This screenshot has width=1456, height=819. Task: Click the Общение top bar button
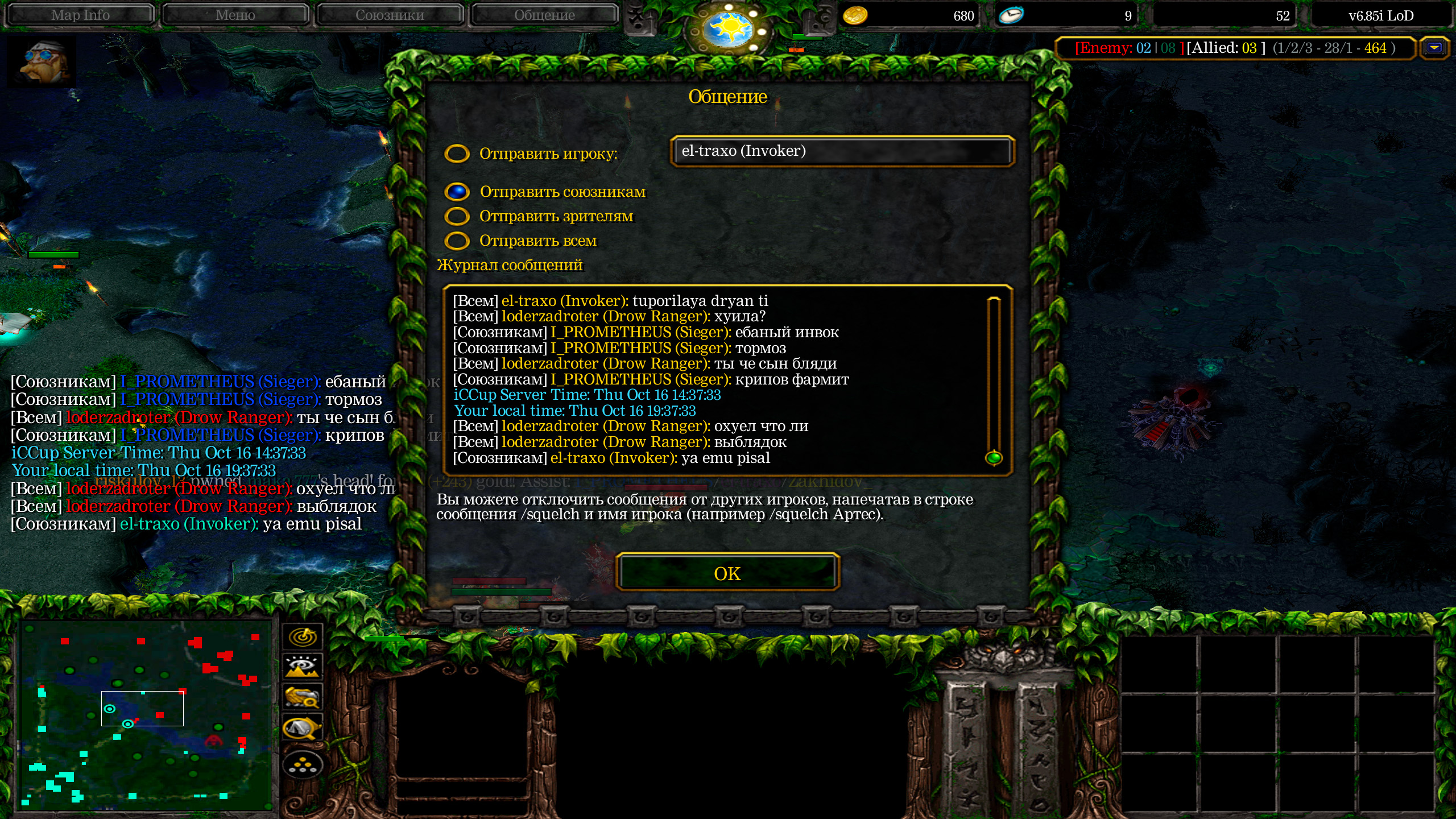coord(544,15)
